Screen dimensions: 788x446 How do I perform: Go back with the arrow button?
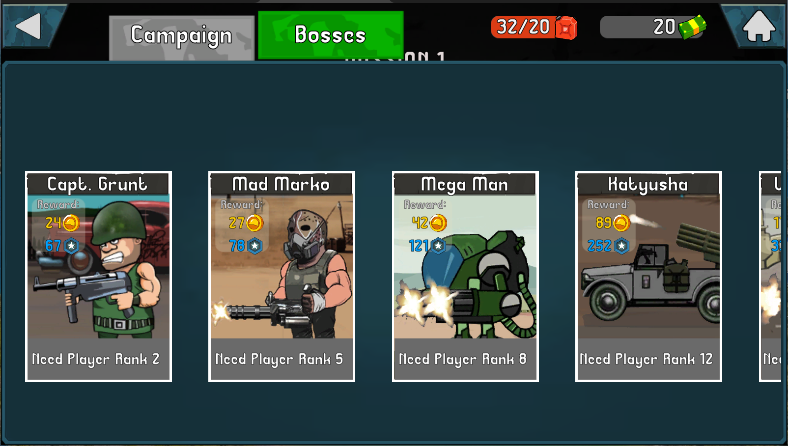(x=28, y=24)
